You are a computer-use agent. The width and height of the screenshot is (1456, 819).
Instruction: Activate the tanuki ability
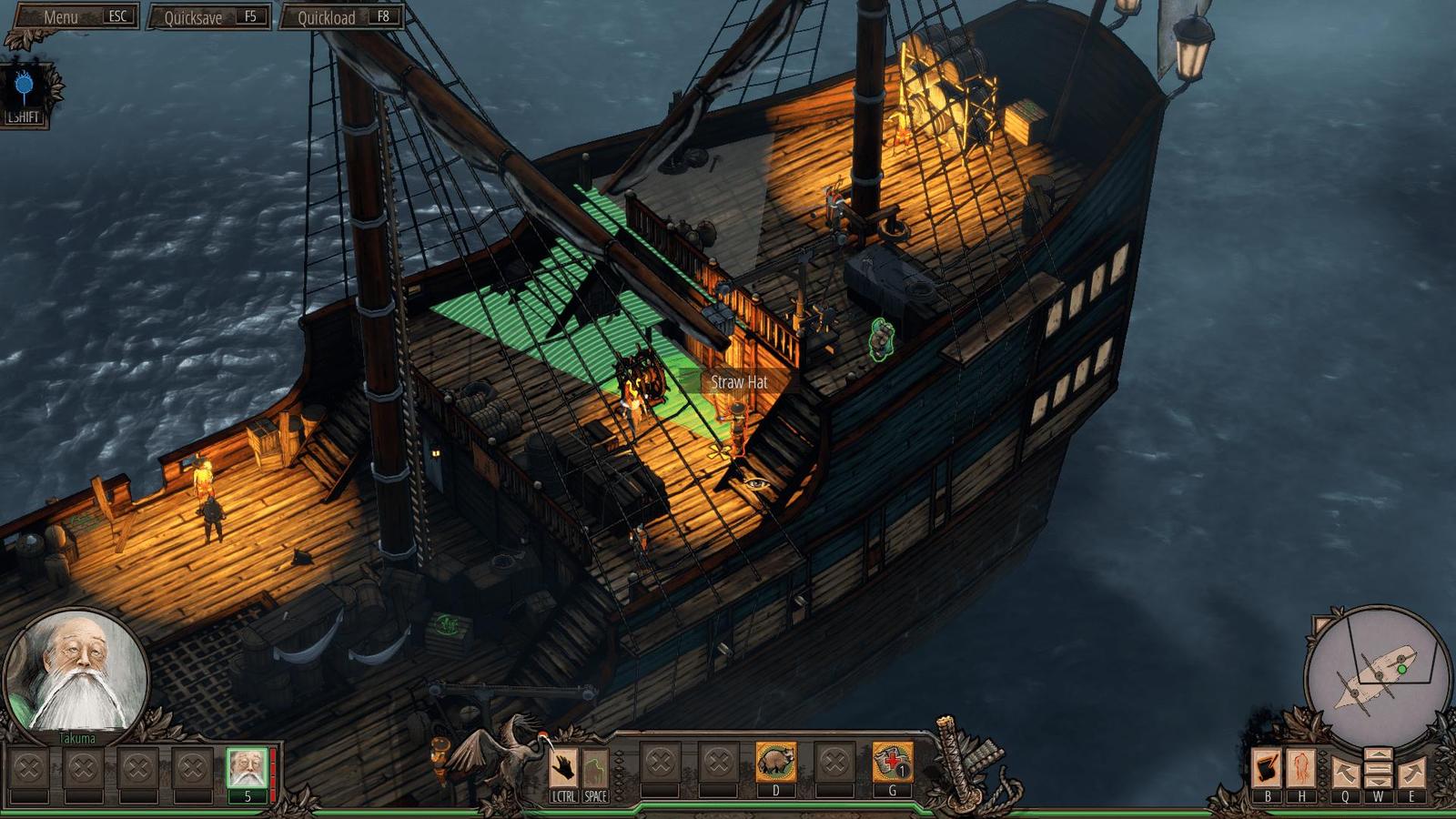pos(775,763)
